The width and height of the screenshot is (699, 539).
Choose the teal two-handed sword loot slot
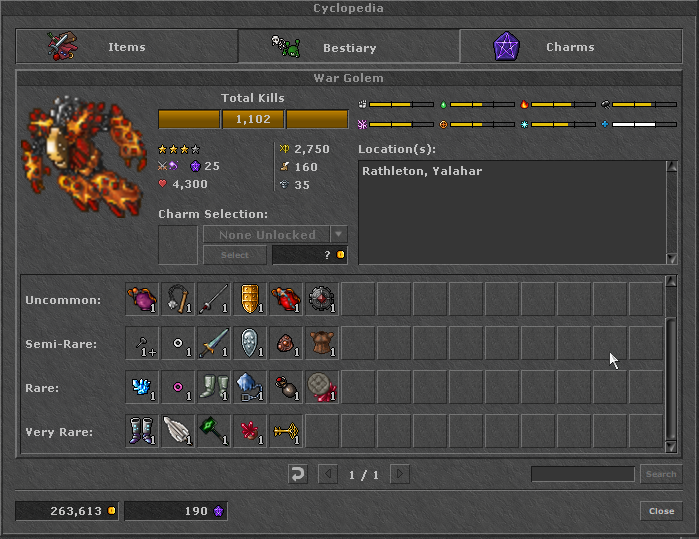[x=214, y=344]
